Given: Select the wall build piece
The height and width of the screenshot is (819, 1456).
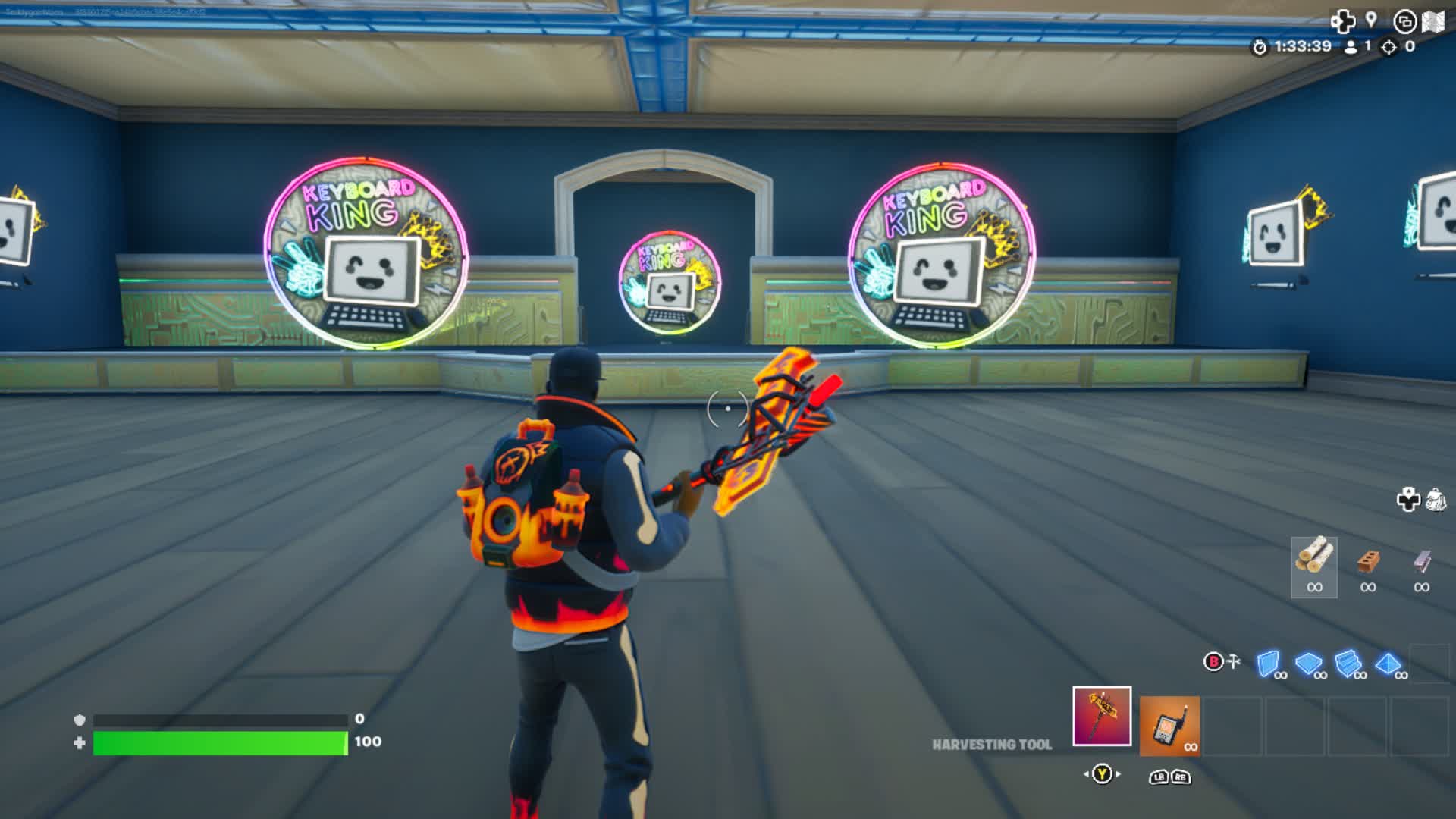Looking at the screenshot, I should (1268, 664).
